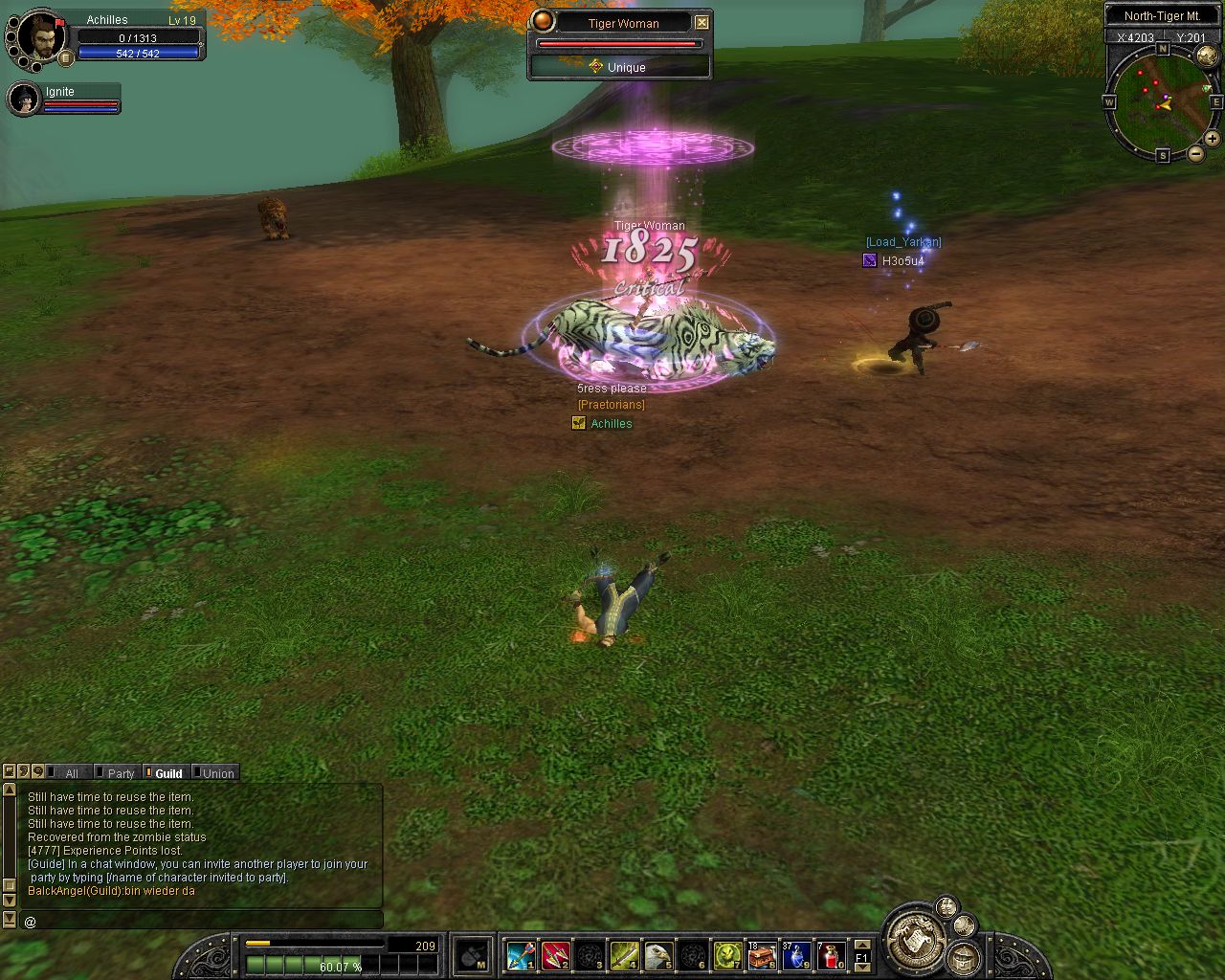This screenshot has width=1225, height=980.
Task: Activate the green sword skill in slot 4
Action: (624, 955)
